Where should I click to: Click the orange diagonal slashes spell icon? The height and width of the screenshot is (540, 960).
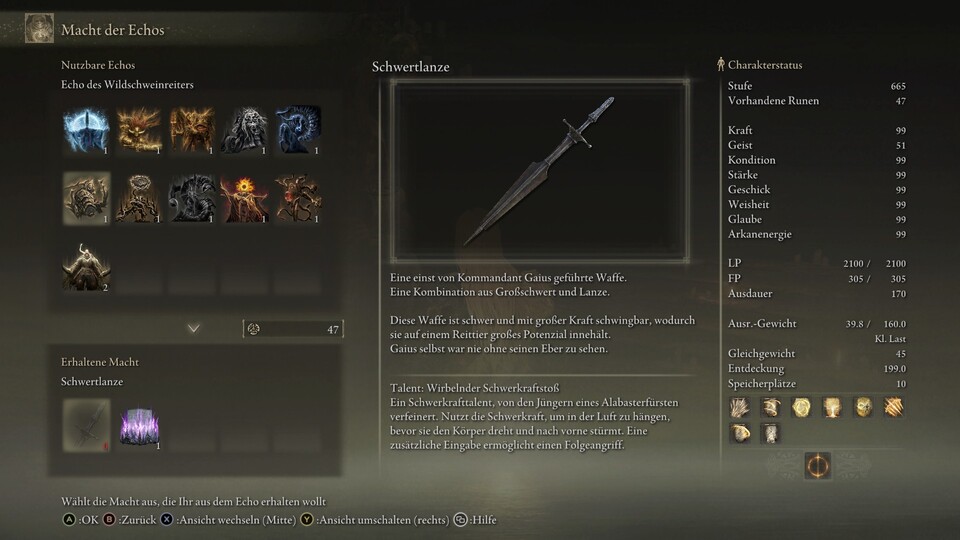[x=892, y=407]
